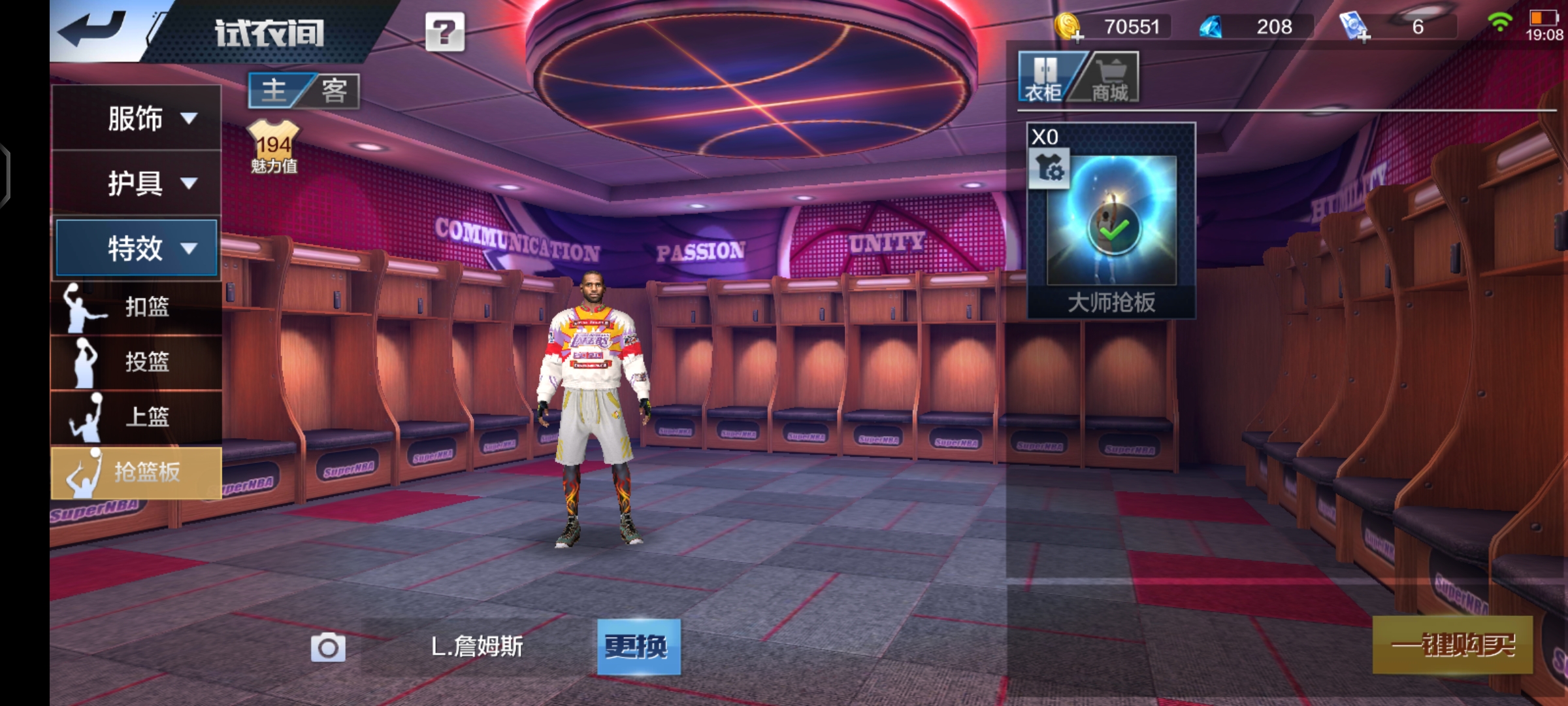Image resolution: width=1568 pixels, height=706 pixels.
Task: Expand the 护具 protective gear category
Action: point(137,183)
